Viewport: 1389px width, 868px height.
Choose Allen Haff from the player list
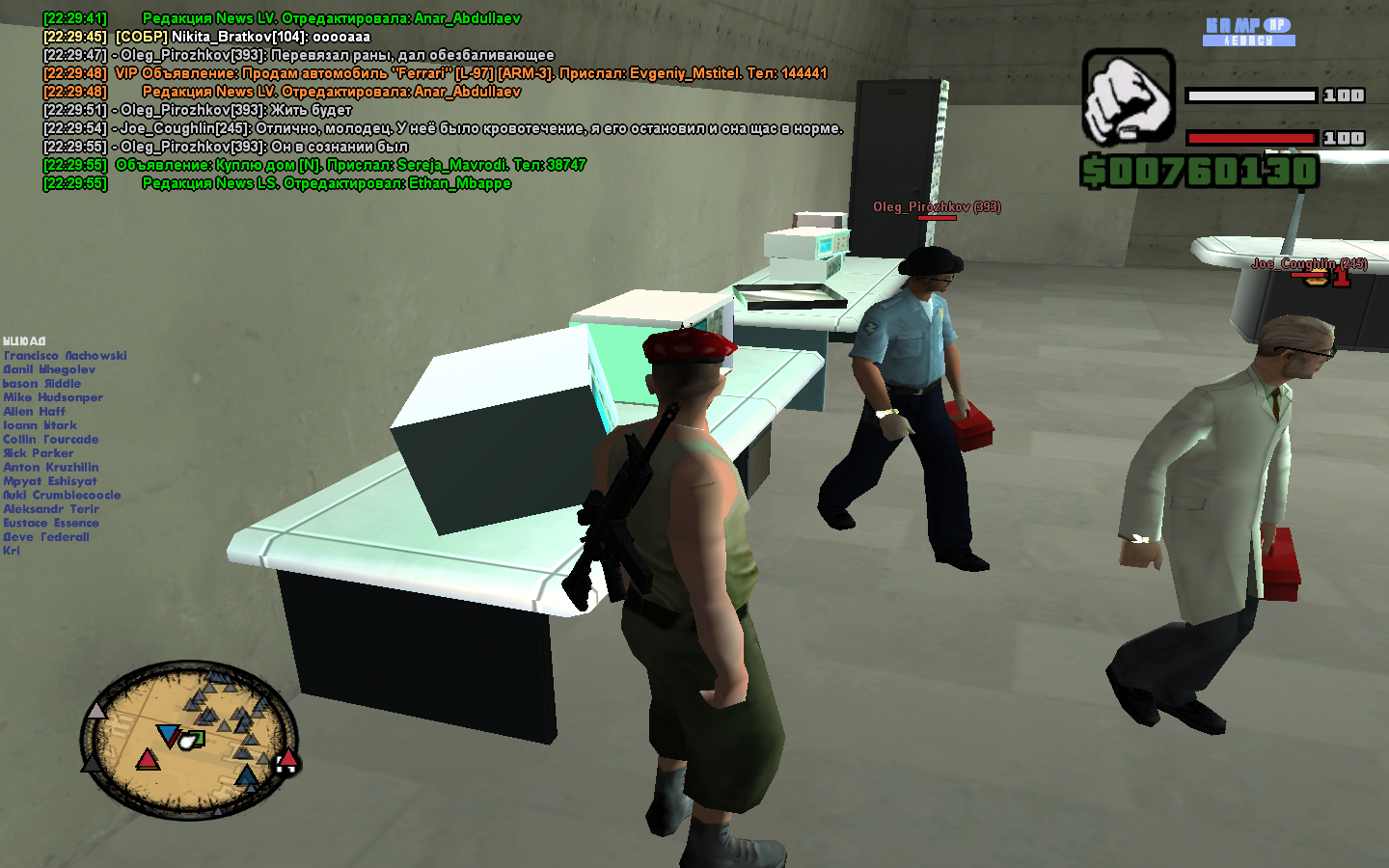[x=35, y=412]
